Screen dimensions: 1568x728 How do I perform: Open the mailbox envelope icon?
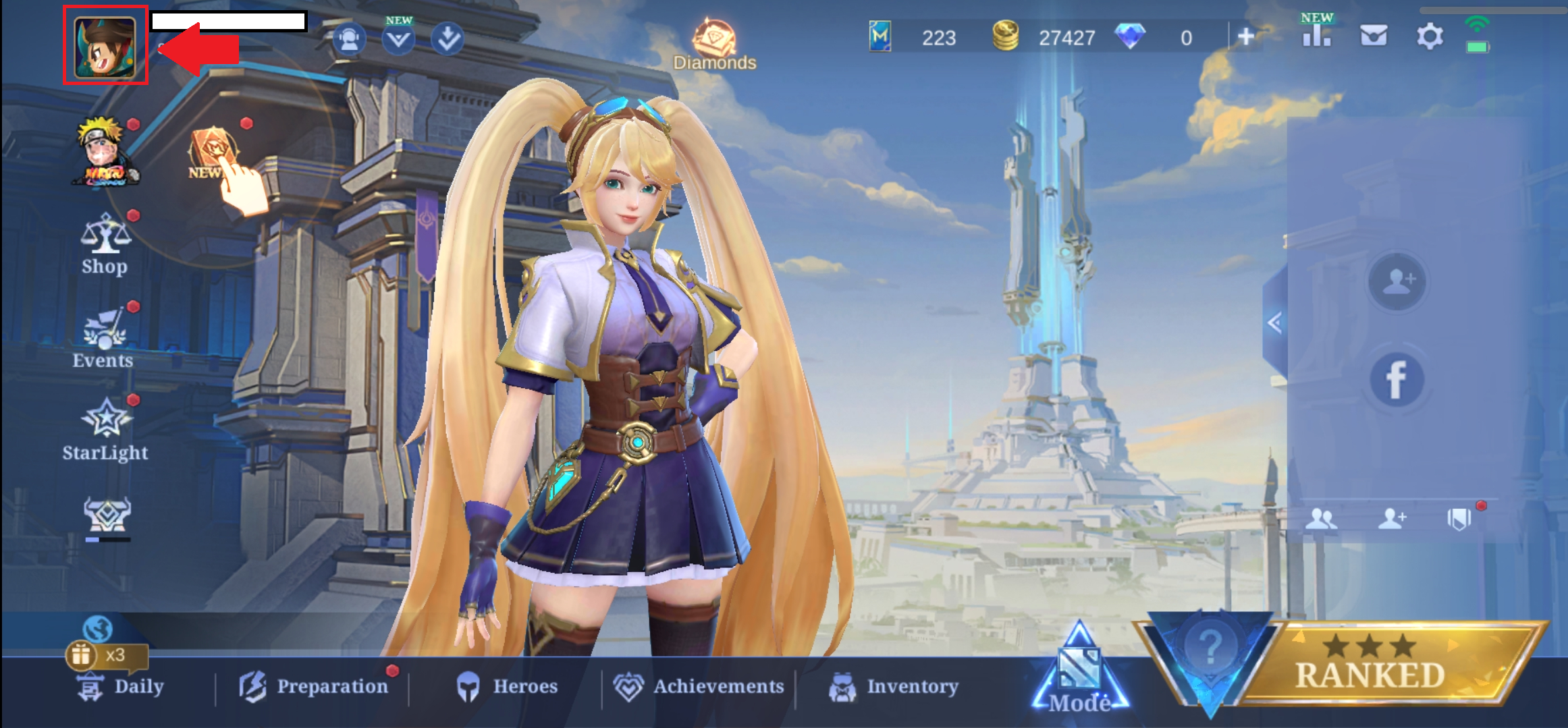1374,36
